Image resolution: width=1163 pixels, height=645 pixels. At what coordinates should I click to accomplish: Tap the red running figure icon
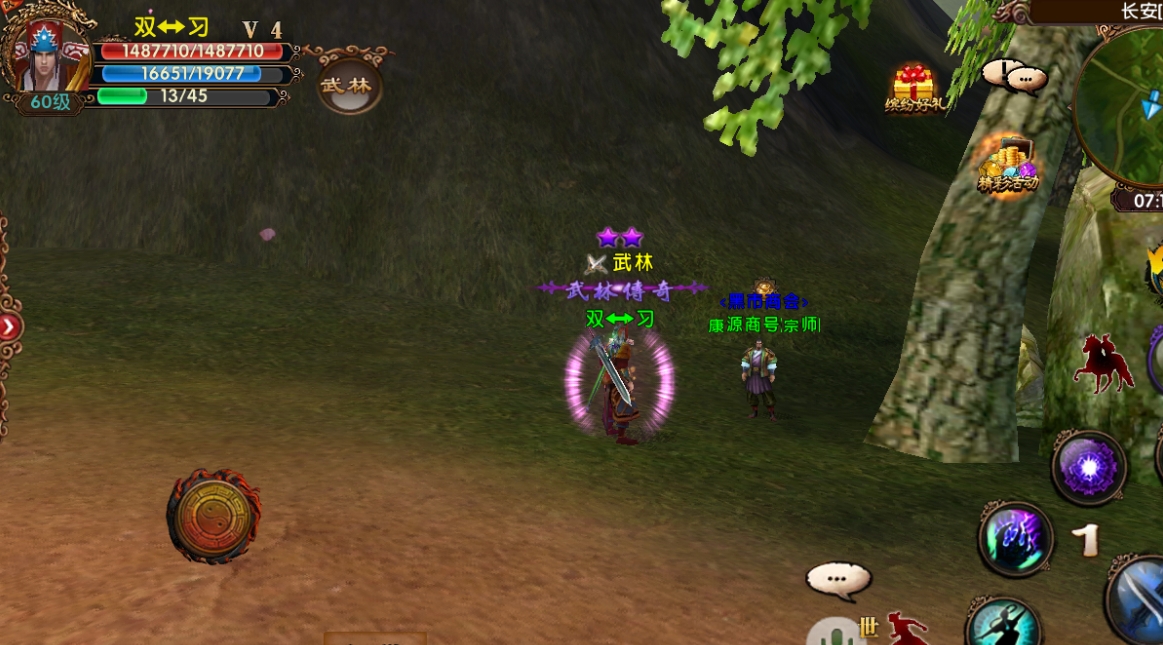tap(906, 630)
